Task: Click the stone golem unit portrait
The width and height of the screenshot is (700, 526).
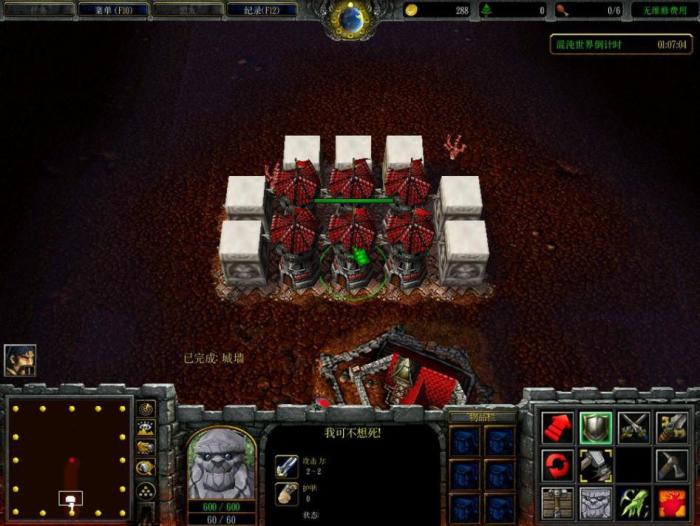Action: (x=221, y=464)
